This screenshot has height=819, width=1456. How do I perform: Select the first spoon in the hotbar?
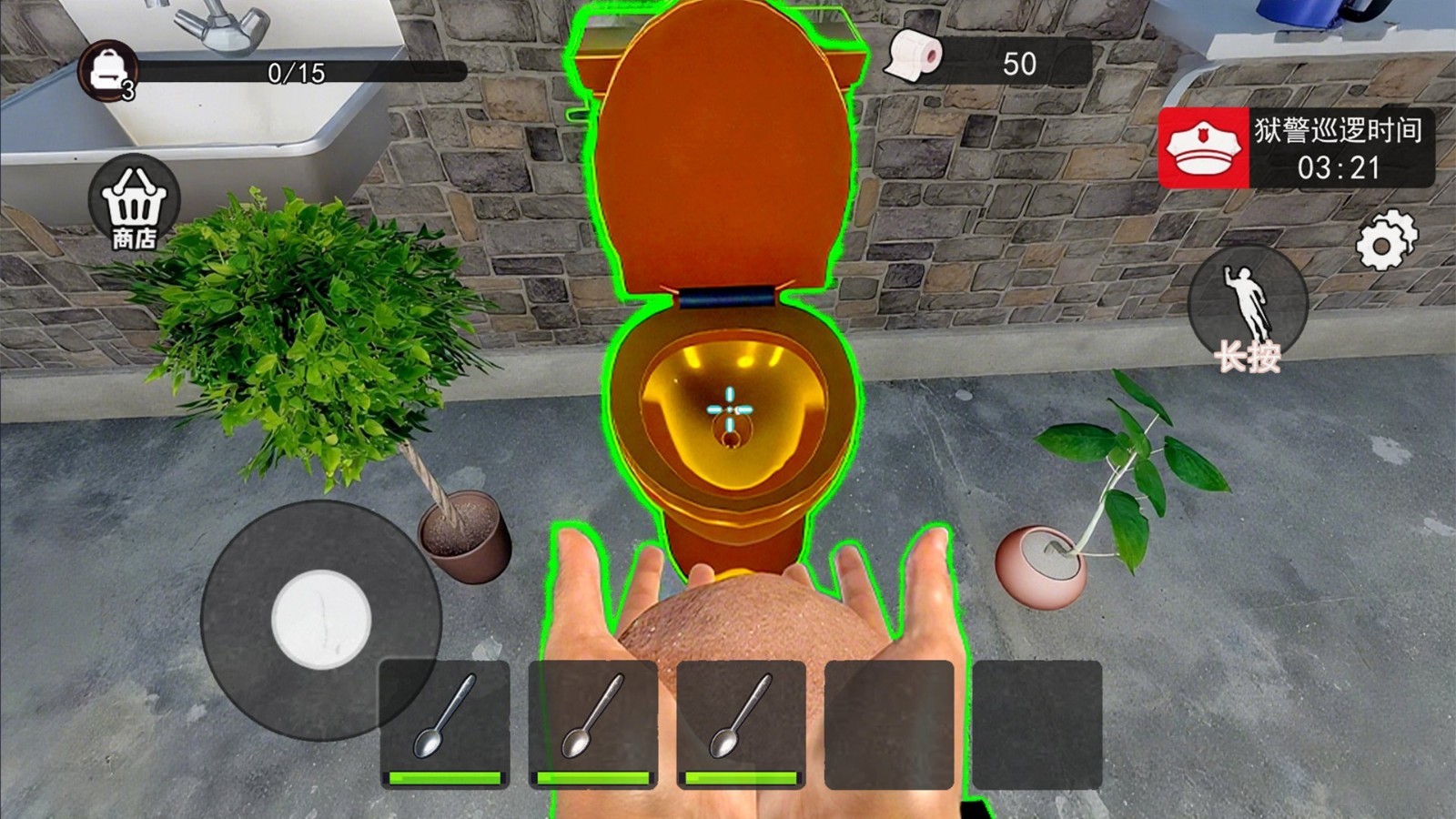[444, 719]
